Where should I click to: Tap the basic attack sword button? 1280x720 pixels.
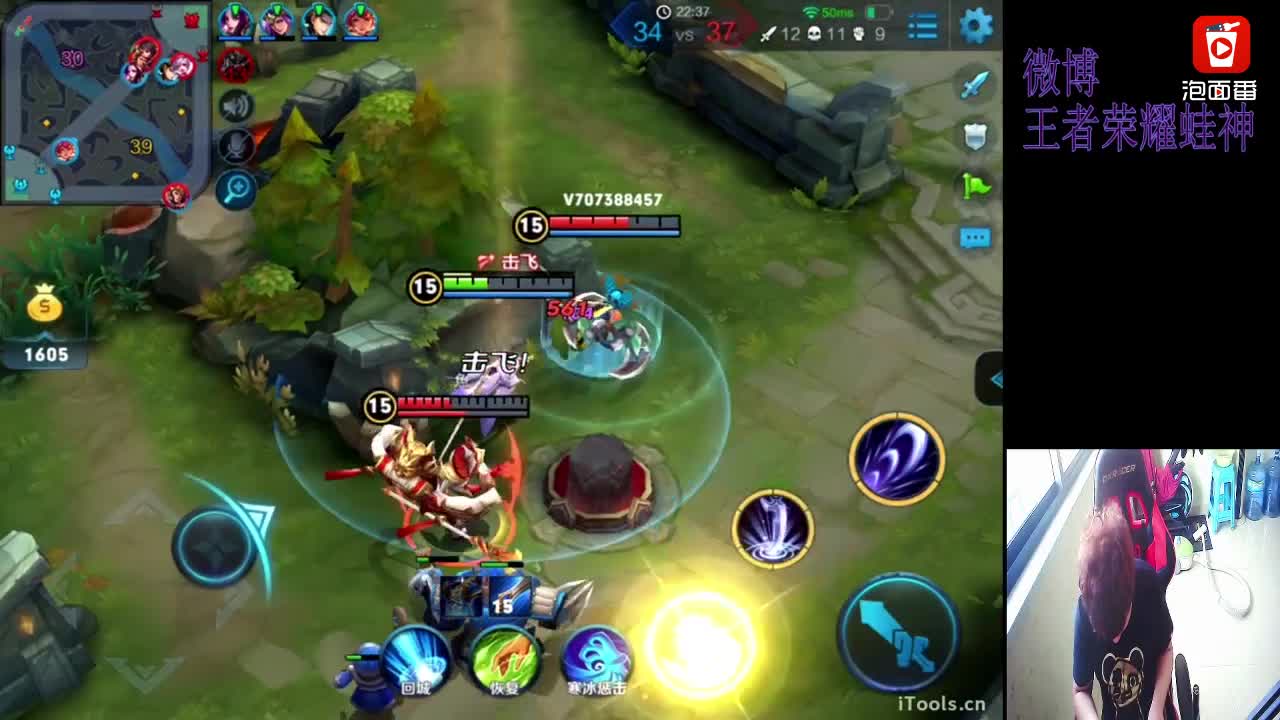tap(898, 632)
